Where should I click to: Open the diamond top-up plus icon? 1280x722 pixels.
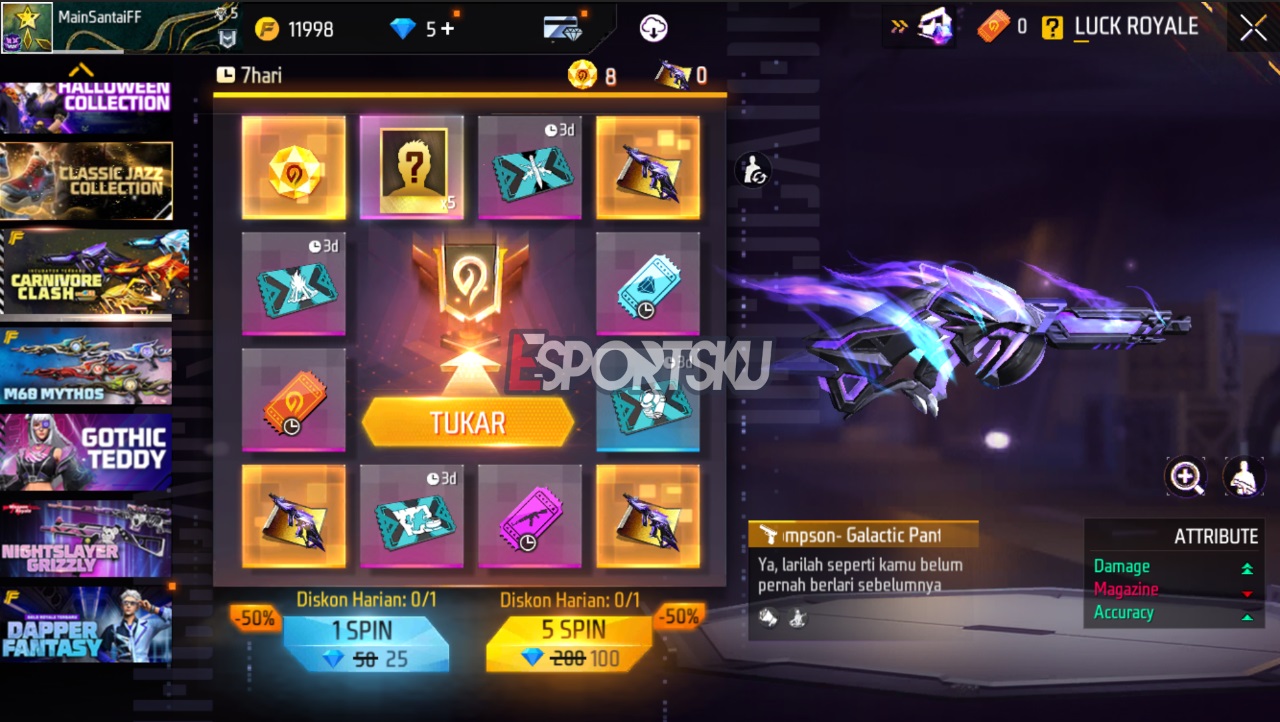point(447,28)
